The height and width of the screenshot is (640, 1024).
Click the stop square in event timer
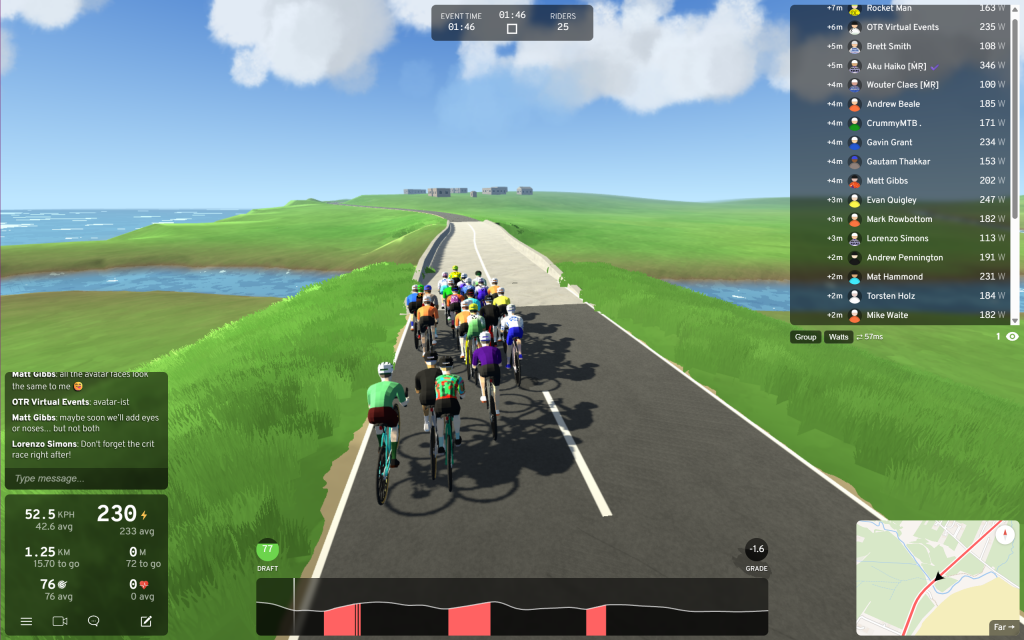(512, 29)
